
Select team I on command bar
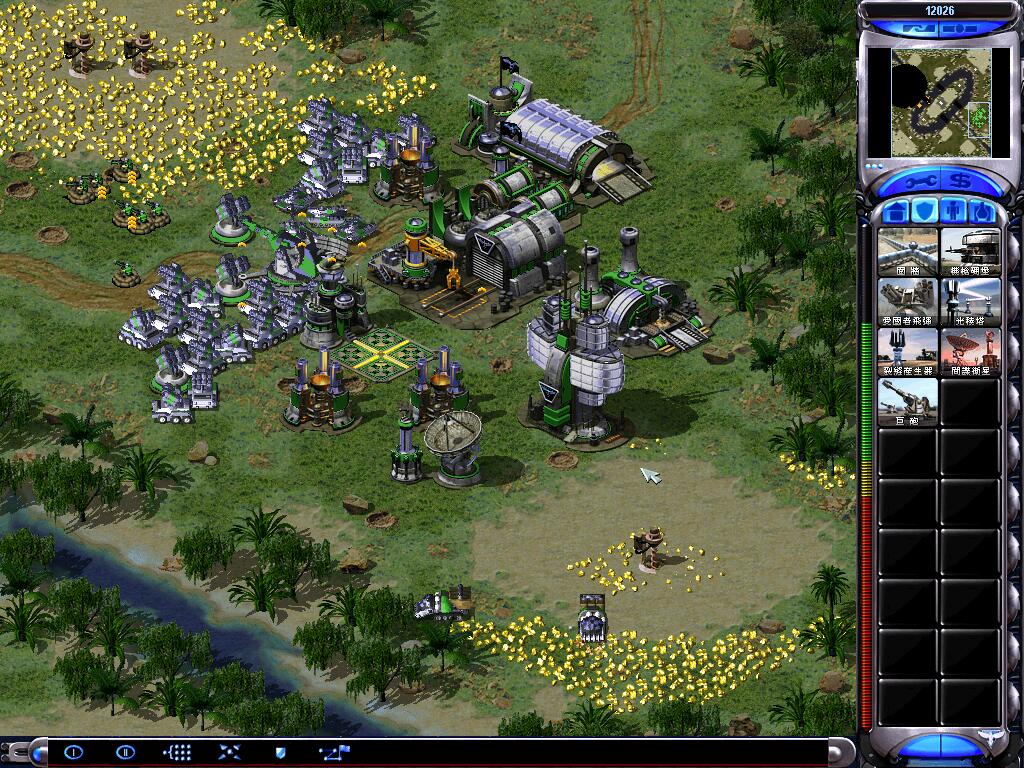click(x=73, y=751)
